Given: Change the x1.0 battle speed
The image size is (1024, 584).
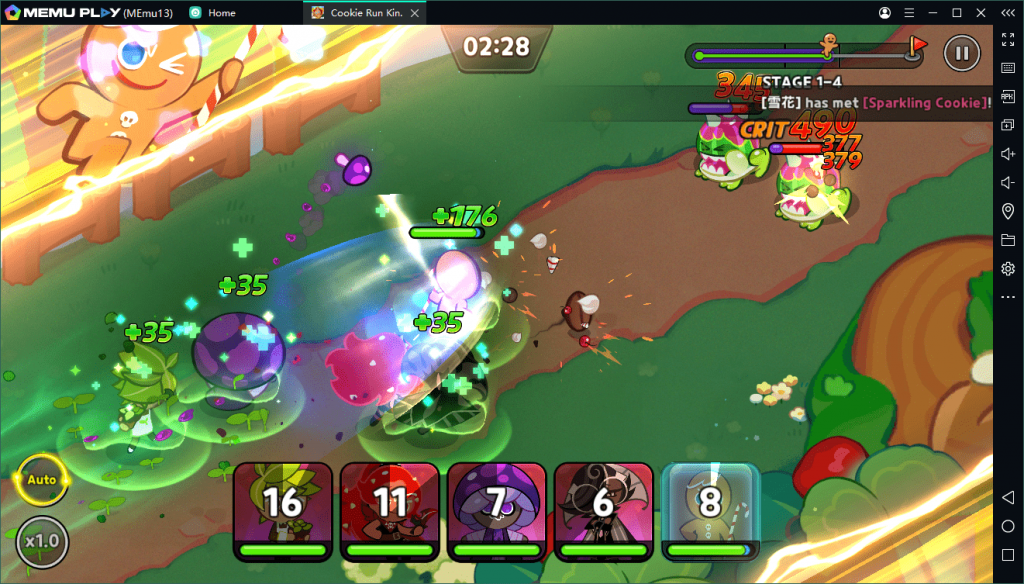Looking at the screenshot, I should pos(43,541).
